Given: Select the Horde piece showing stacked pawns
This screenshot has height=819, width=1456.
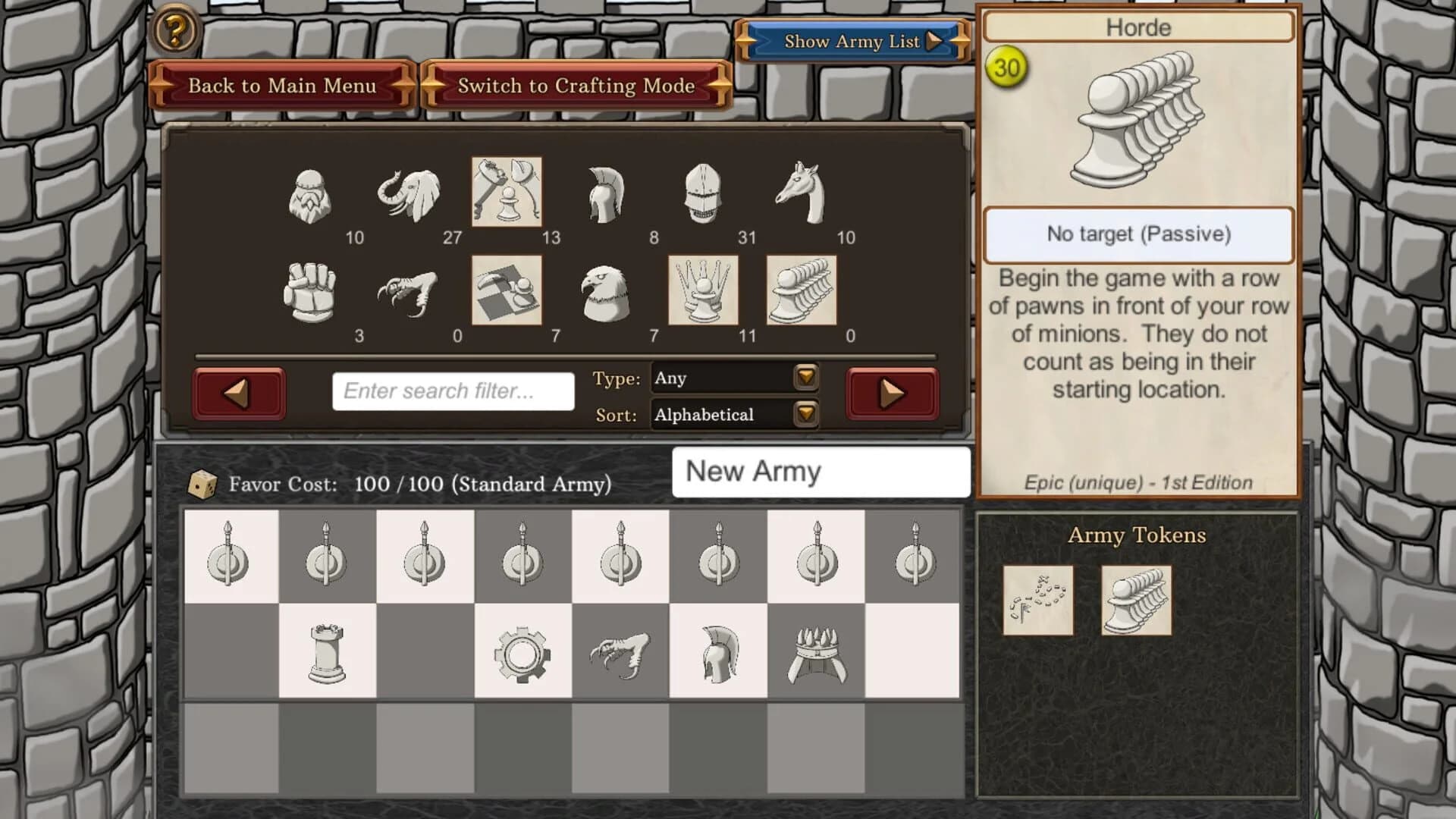Looking at the screenshot, I should [799, 290].
